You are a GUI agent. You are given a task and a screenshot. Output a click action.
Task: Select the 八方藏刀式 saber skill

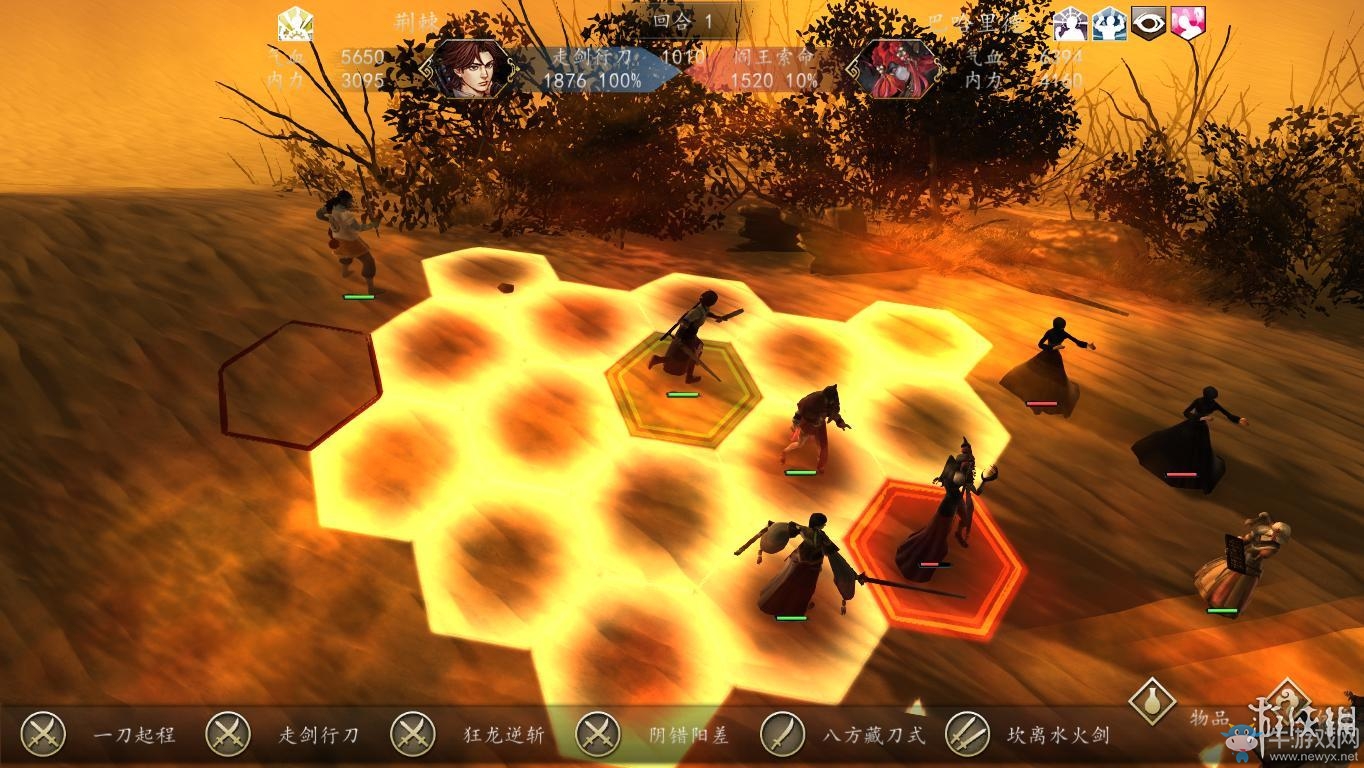[782, 735]
